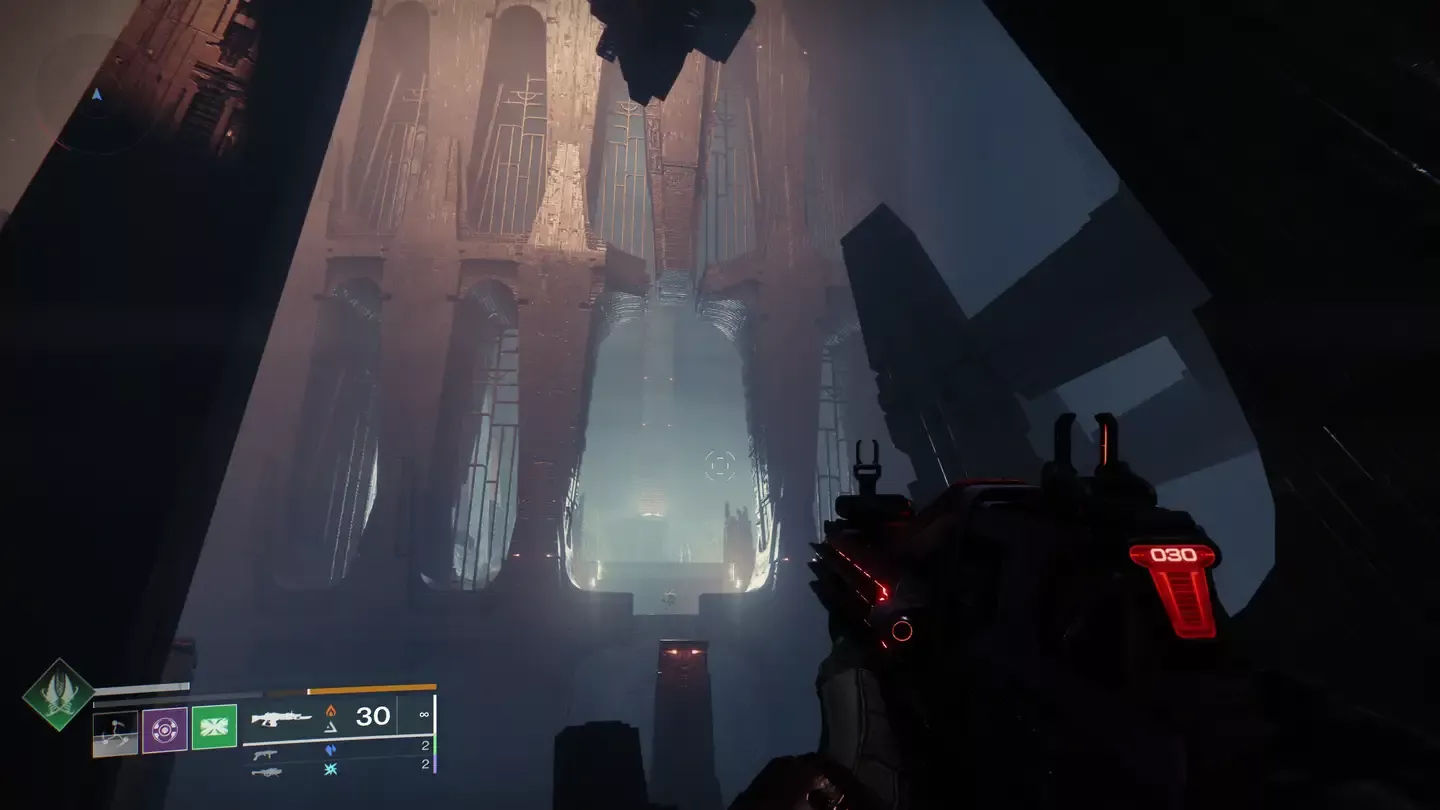Select the equipped machine gun weapon icon
The width and height of the screenshot is (1440, 810).
pos(281,718)
